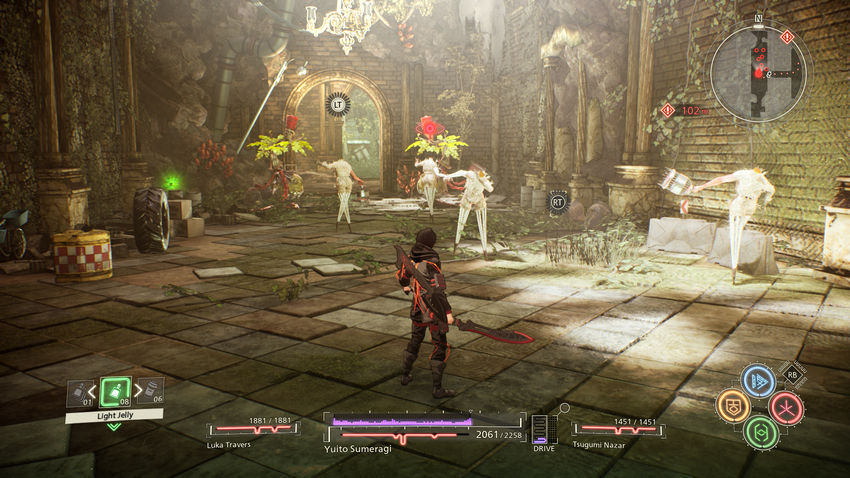
Task: Choose the dimmed item slot with count 06
Action: [x=152, y=392]
